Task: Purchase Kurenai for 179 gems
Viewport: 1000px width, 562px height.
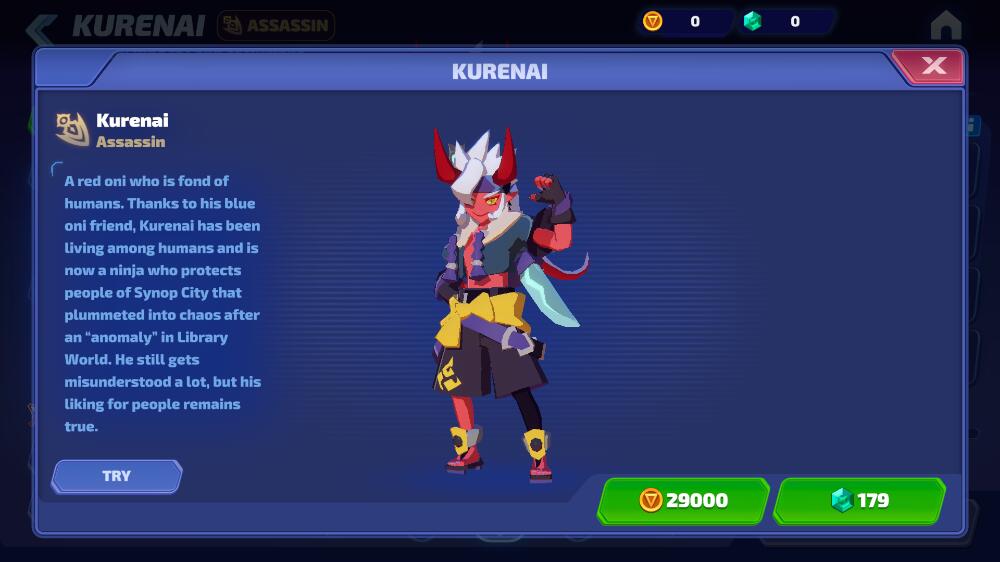Action: (859, 500)
